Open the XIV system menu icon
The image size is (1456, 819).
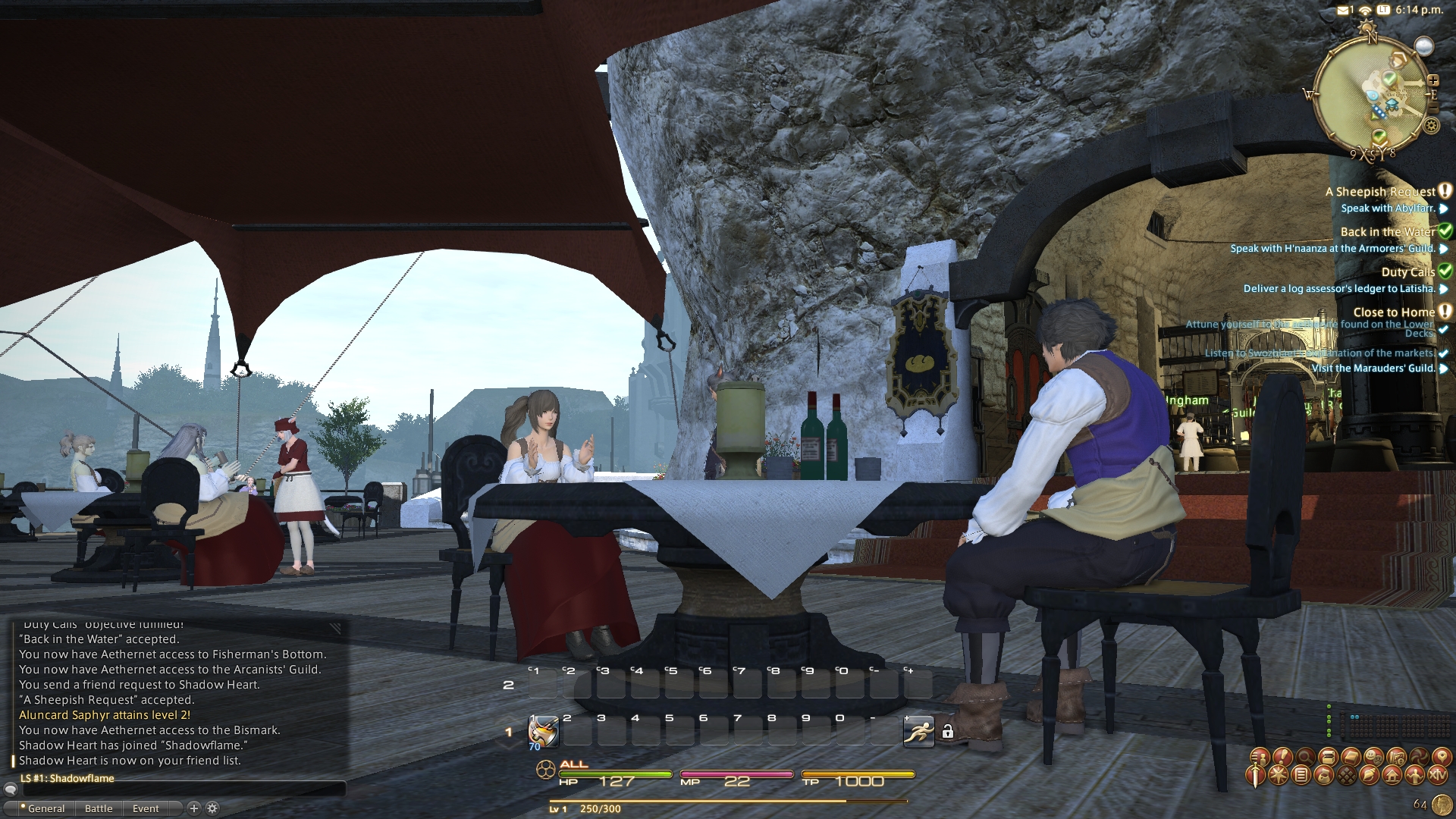(x=1437, y=776)
